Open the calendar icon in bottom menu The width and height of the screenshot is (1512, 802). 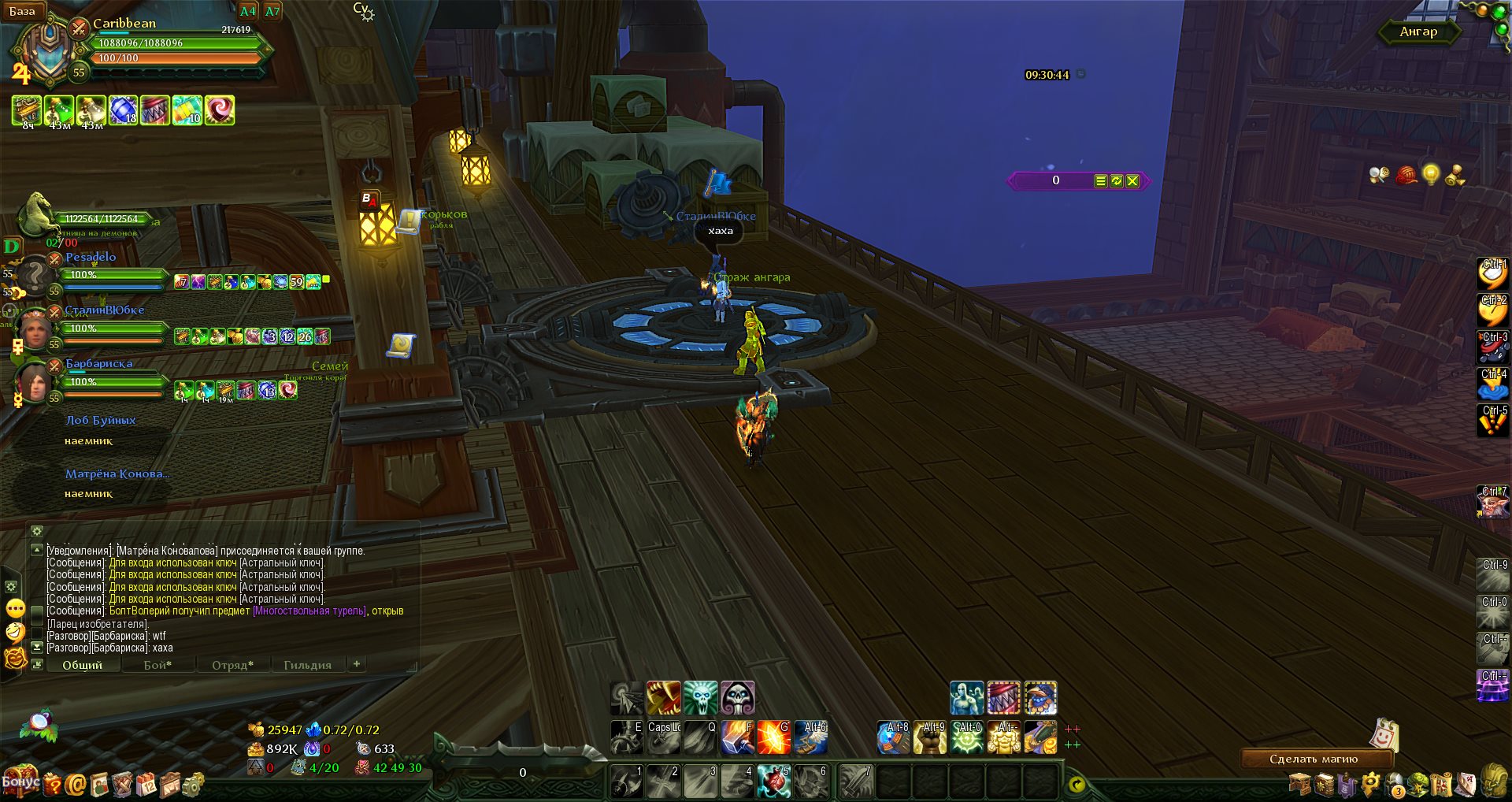pyautogui.click(x=146, y=784)
